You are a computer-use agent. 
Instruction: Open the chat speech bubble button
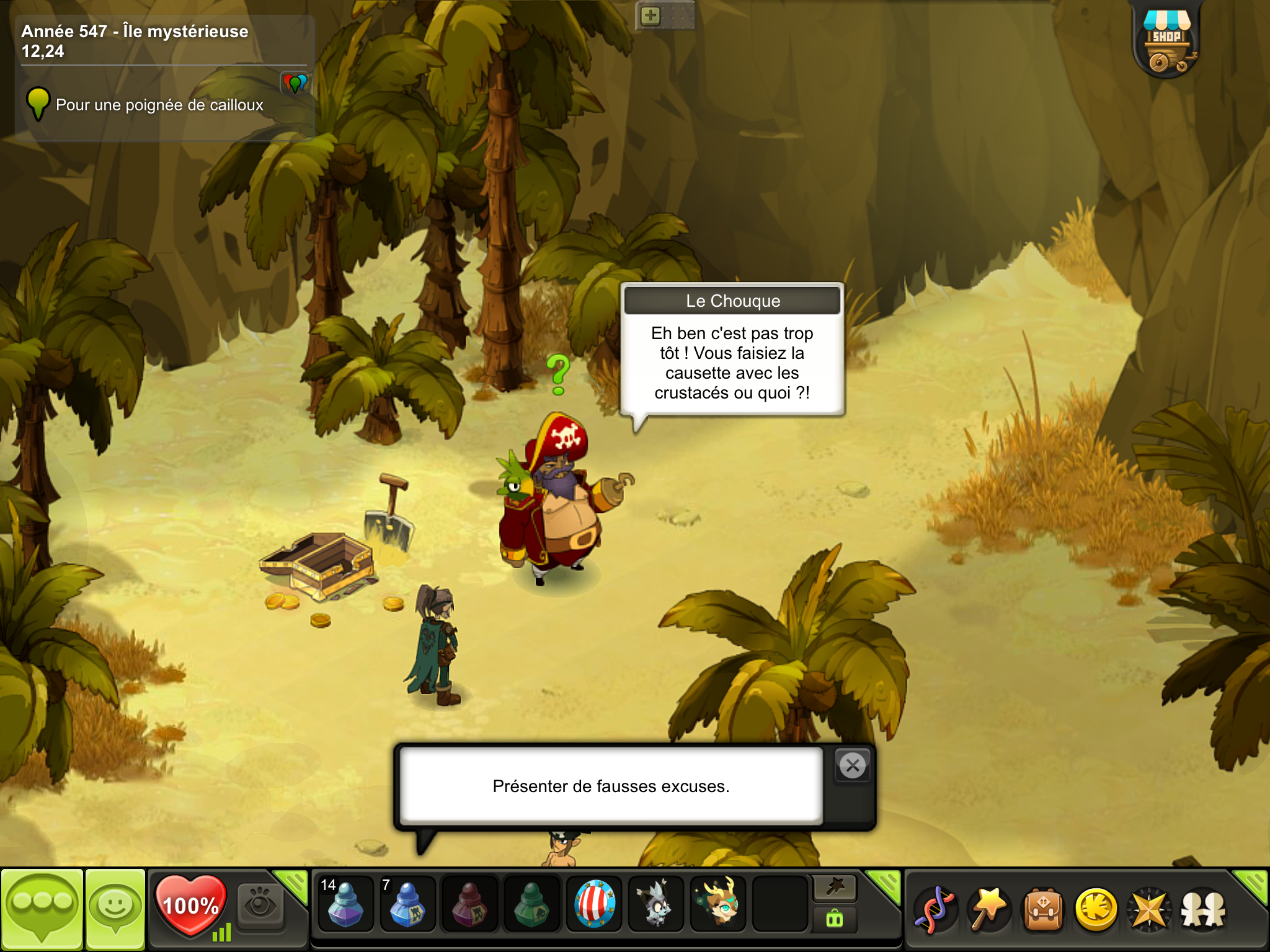(42, 908)
